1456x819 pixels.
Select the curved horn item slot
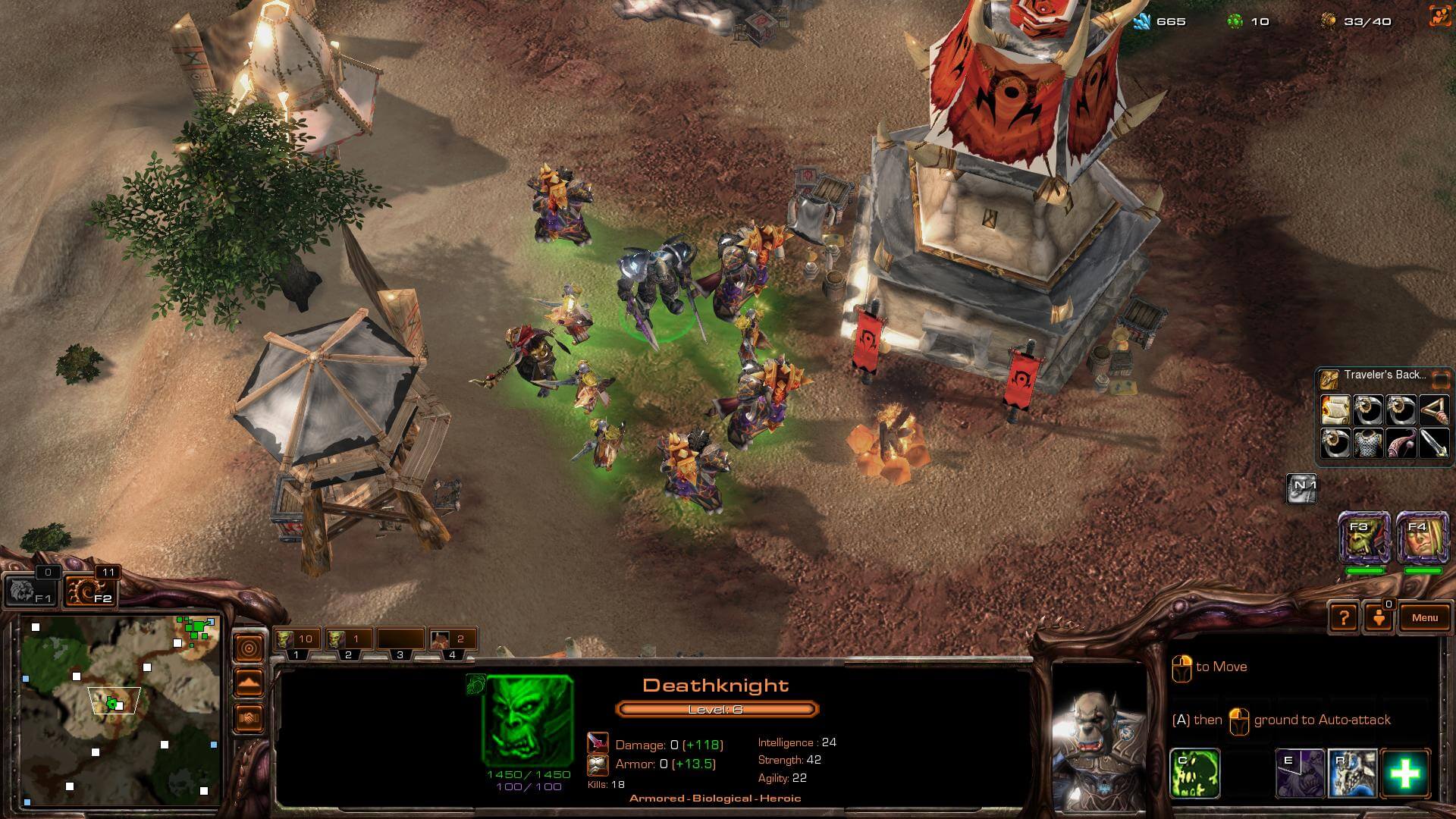tap(1401, 444)
